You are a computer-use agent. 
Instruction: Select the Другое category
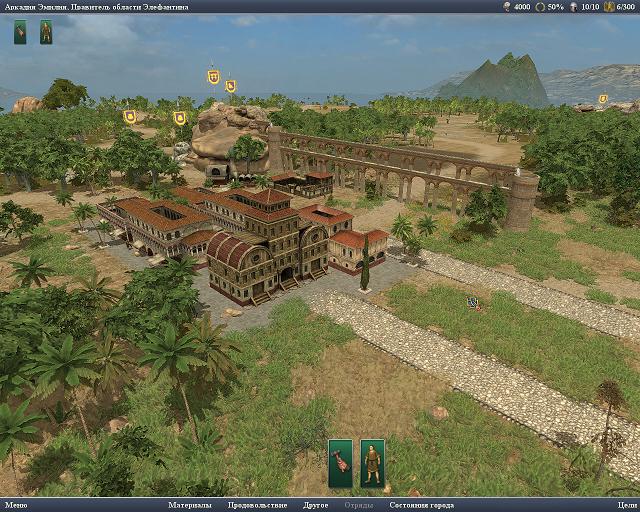click(316, 505)
